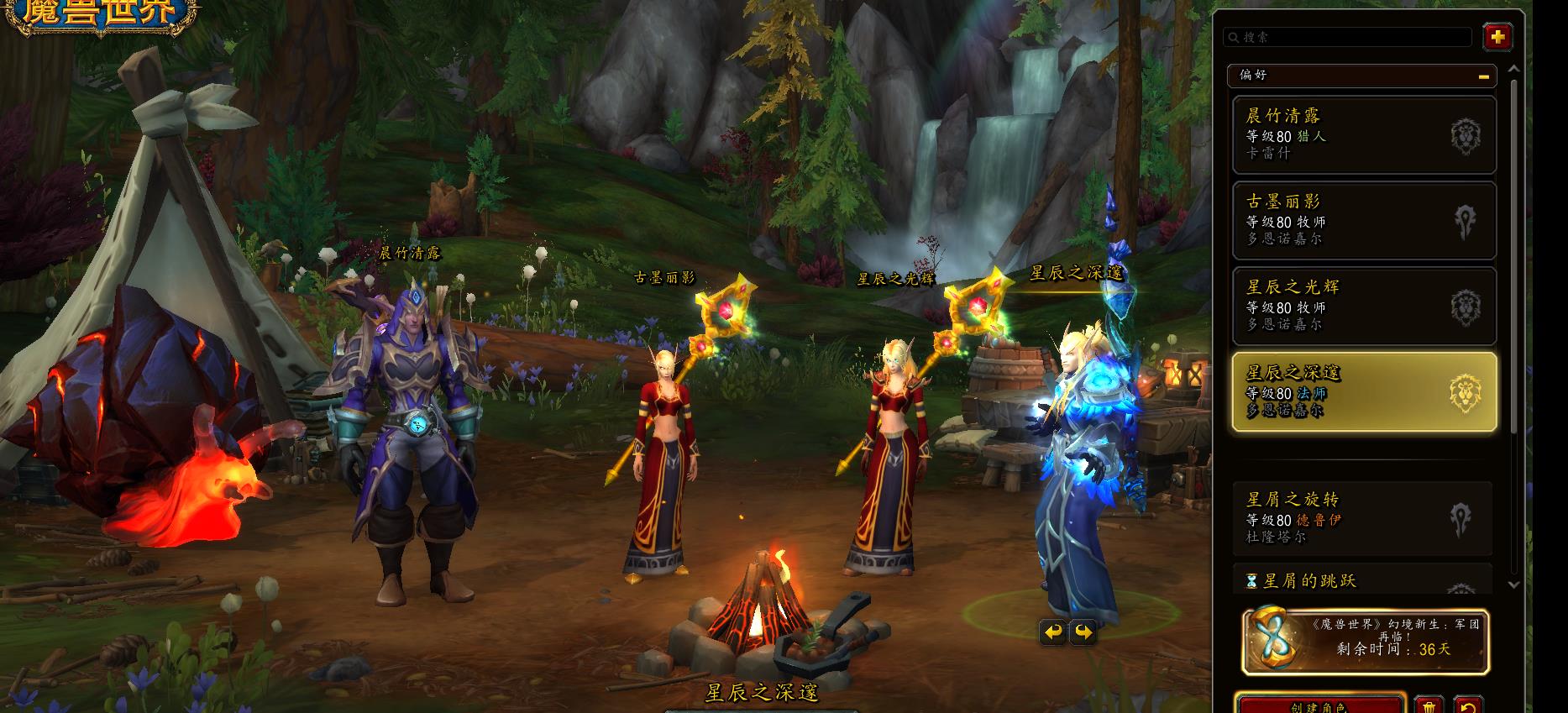Click the trash can delete character button

coord(1429,705)
